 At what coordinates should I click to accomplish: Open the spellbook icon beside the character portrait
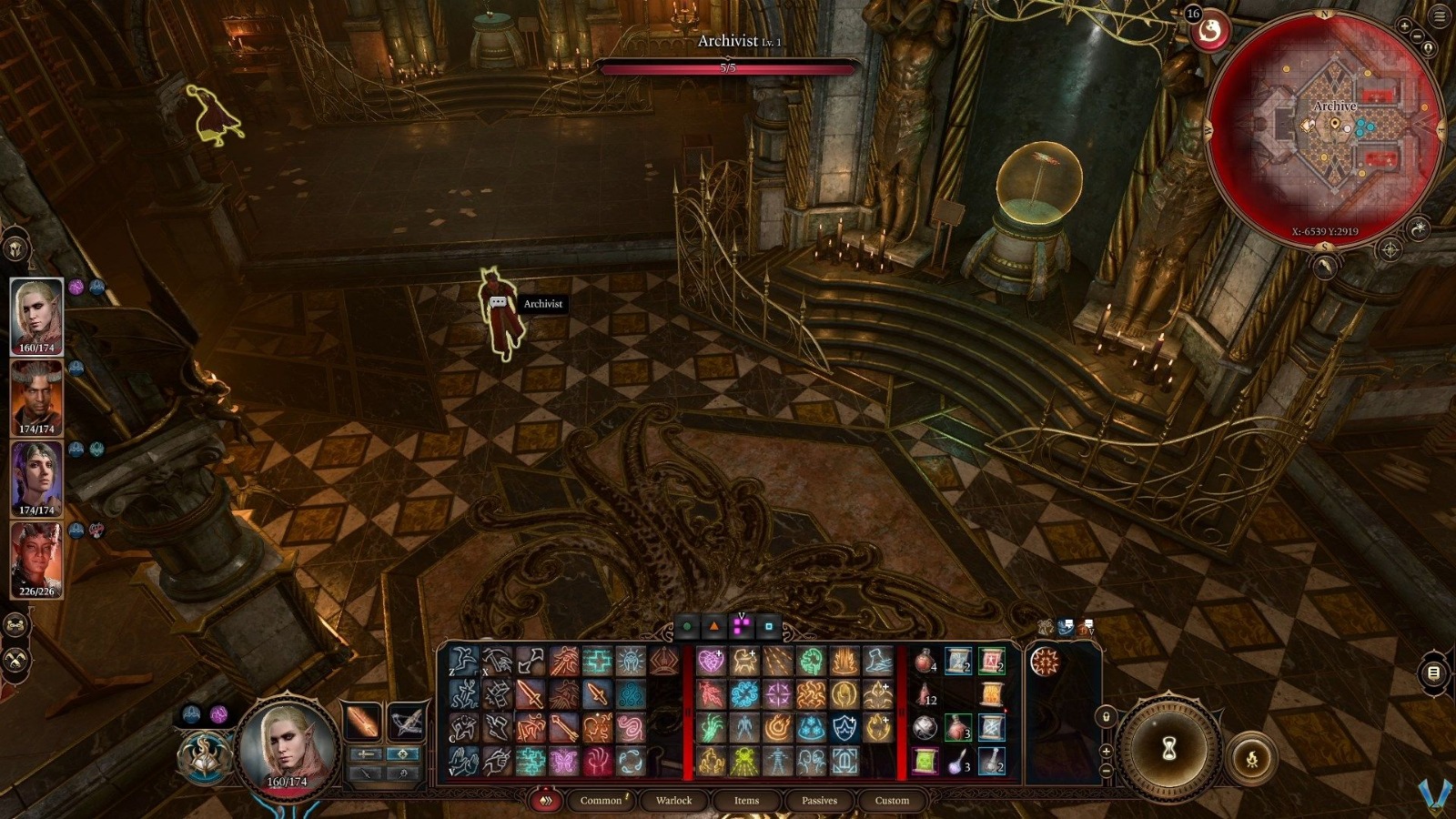coord(206,757)
